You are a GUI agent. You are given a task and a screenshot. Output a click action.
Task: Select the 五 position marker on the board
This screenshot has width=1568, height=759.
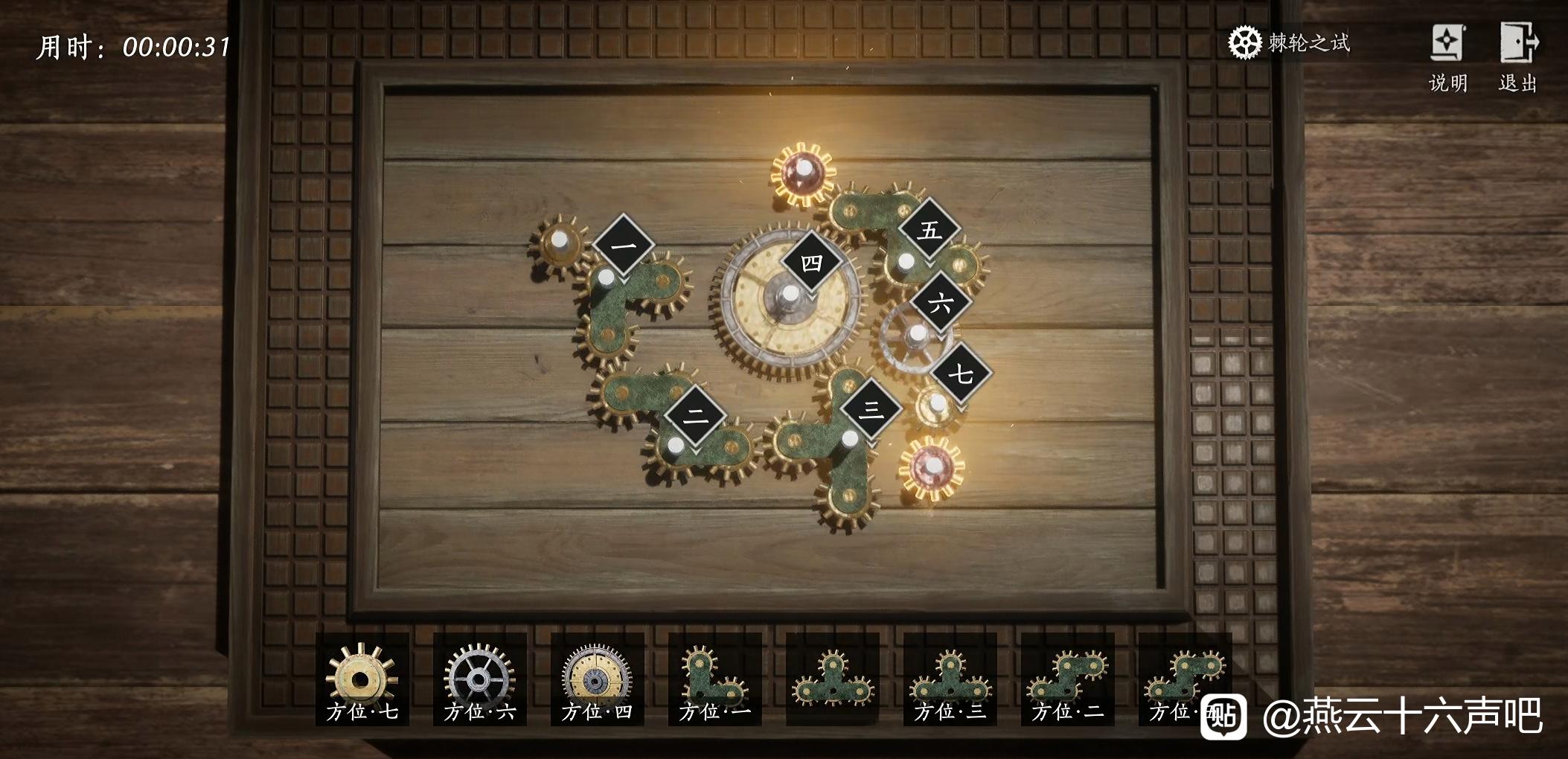point(930,228)
